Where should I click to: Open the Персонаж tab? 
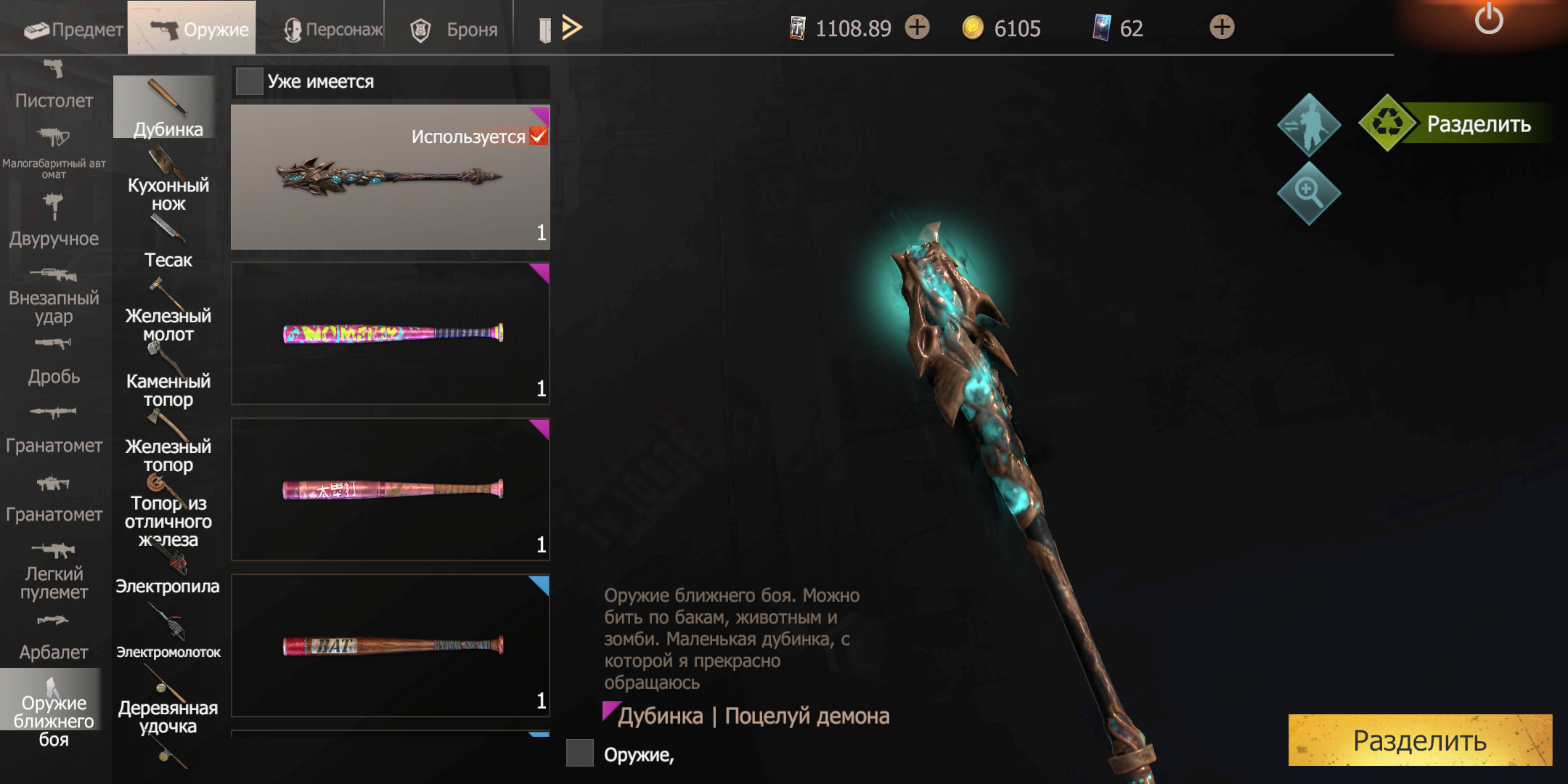click(333, 29)
